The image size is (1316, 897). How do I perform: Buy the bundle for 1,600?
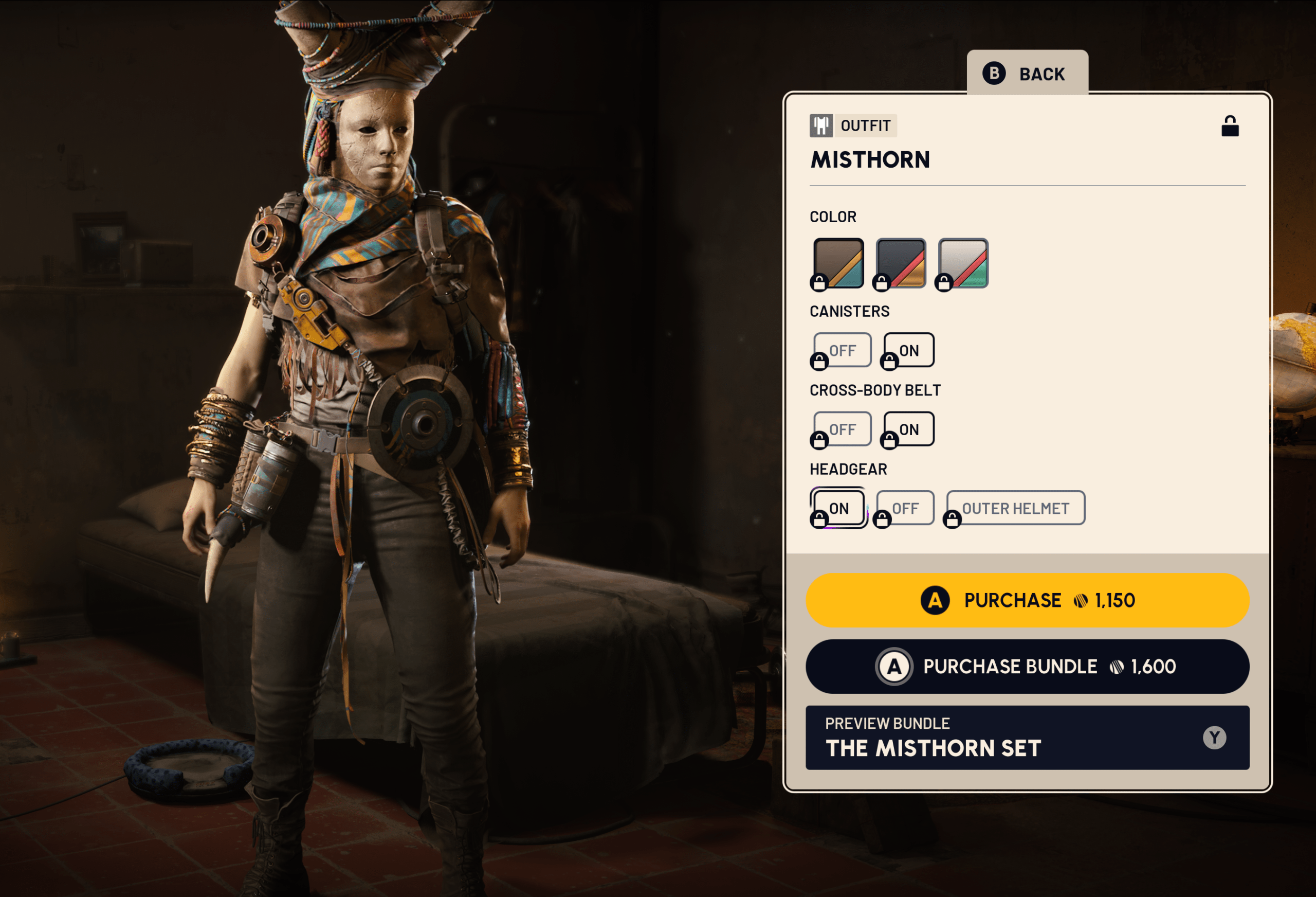point(1027,667)
